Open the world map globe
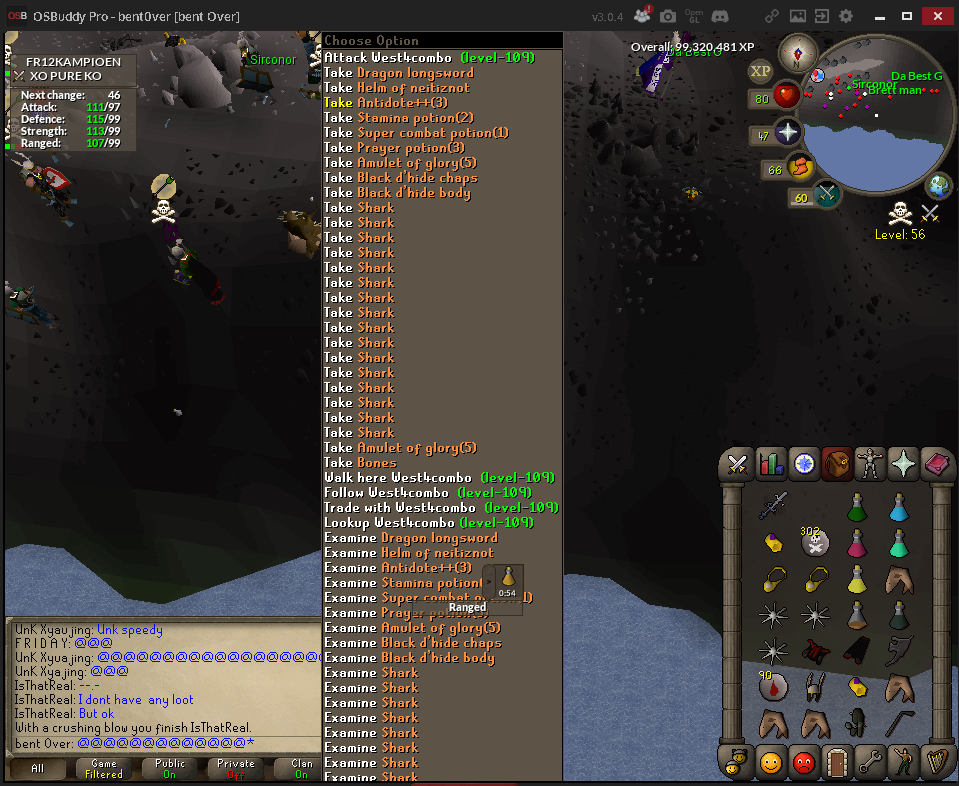 tap(939, 186)
